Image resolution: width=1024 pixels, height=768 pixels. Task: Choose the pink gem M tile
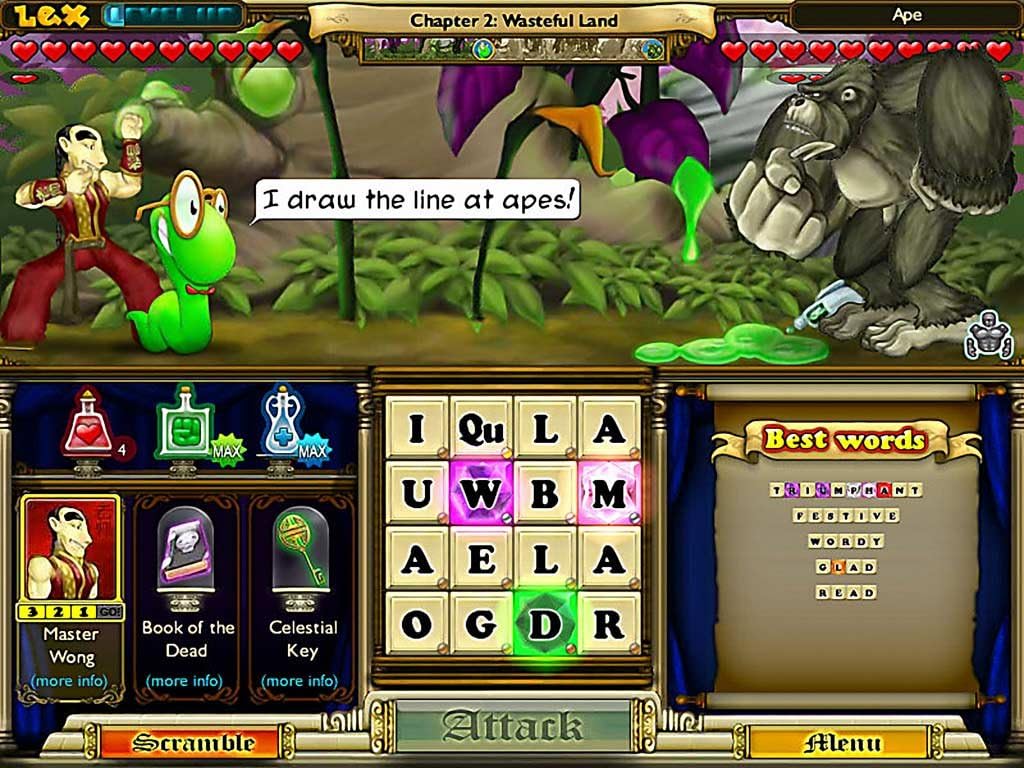click(x=609, y=493)
